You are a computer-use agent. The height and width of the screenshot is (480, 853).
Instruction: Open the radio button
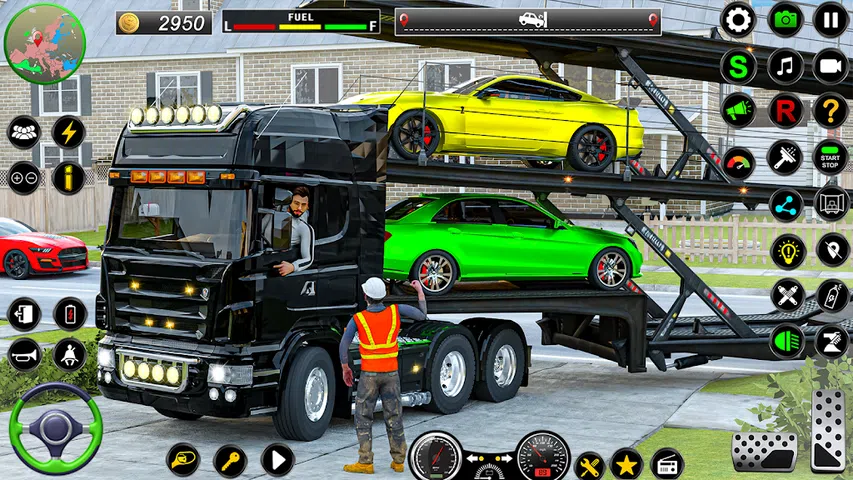(667, 464)
